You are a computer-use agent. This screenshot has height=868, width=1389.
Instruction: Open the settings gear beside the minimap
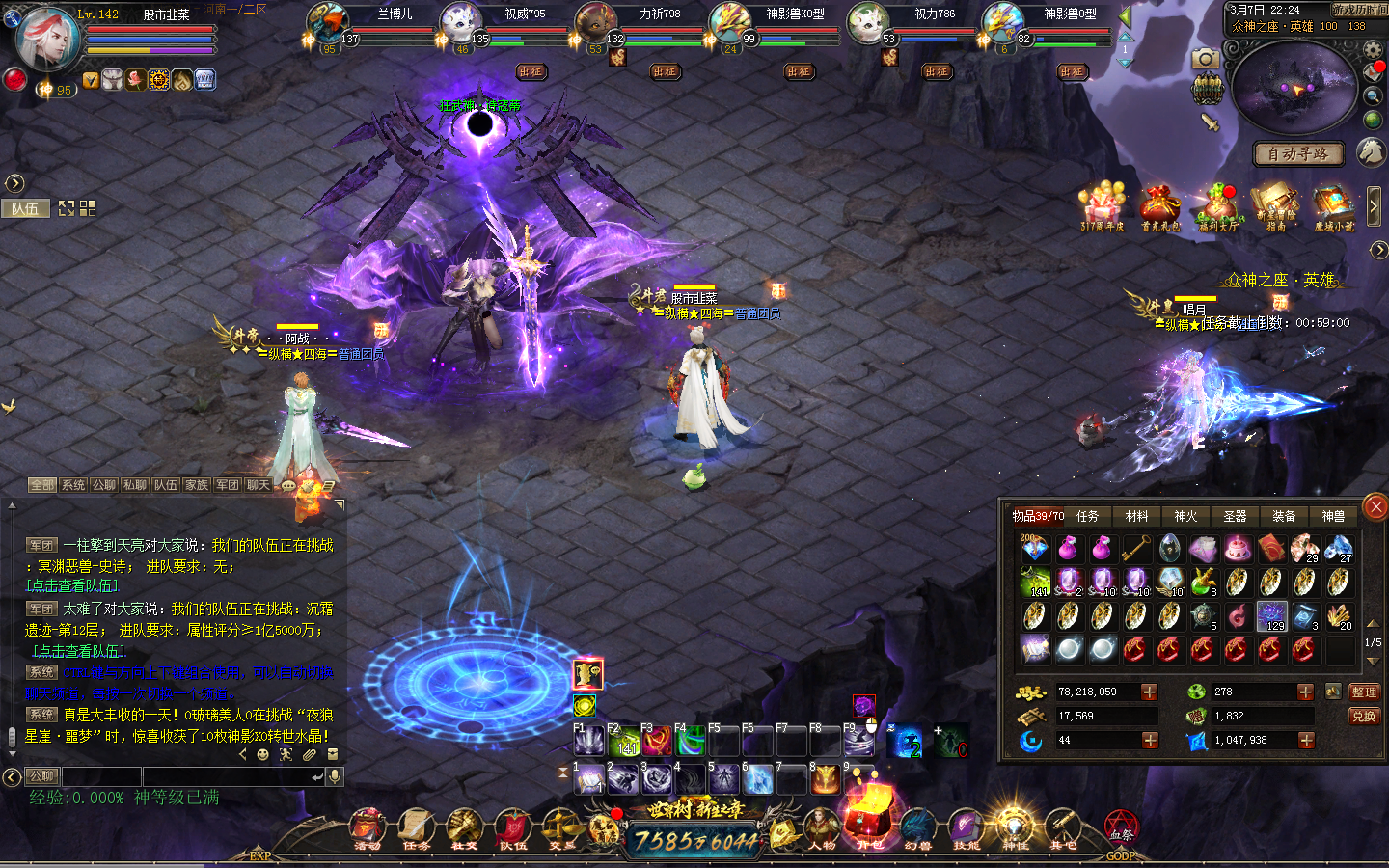coord(1374,49)
